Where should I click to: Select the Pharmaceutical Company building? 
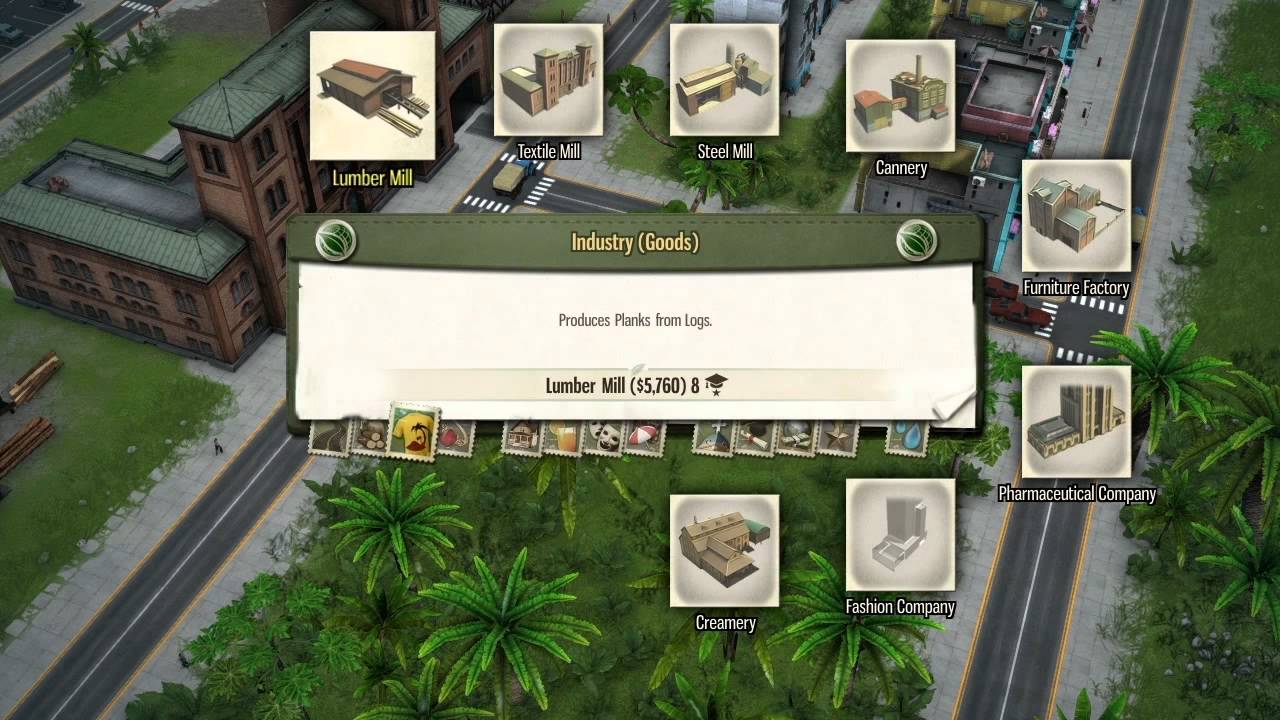click(1076, 422)
